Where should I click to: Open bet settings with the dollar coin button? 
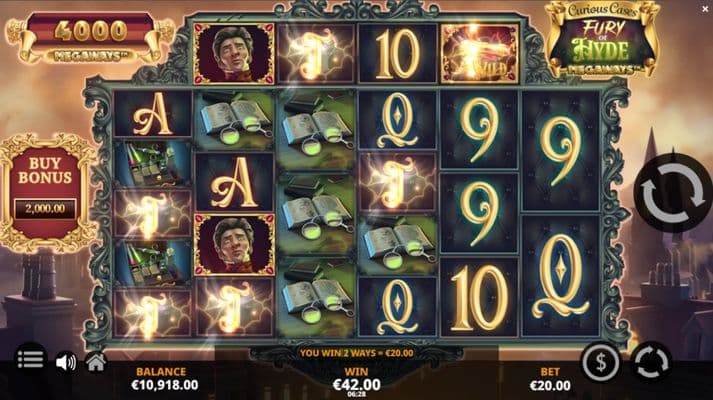coord(600,361)
